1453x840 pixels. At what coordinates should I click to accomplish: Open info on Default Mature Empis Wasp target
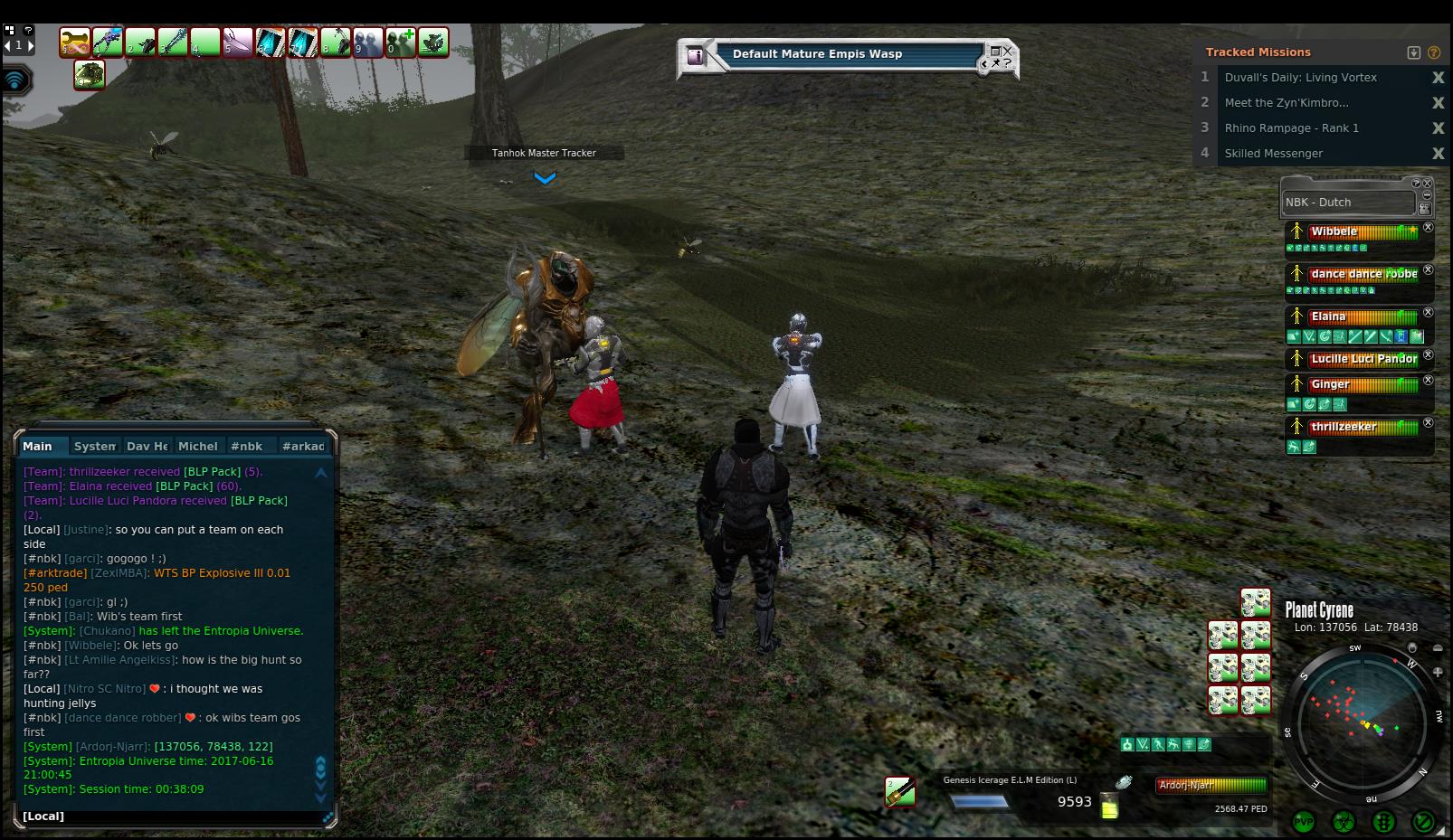(x=695, y=56)
